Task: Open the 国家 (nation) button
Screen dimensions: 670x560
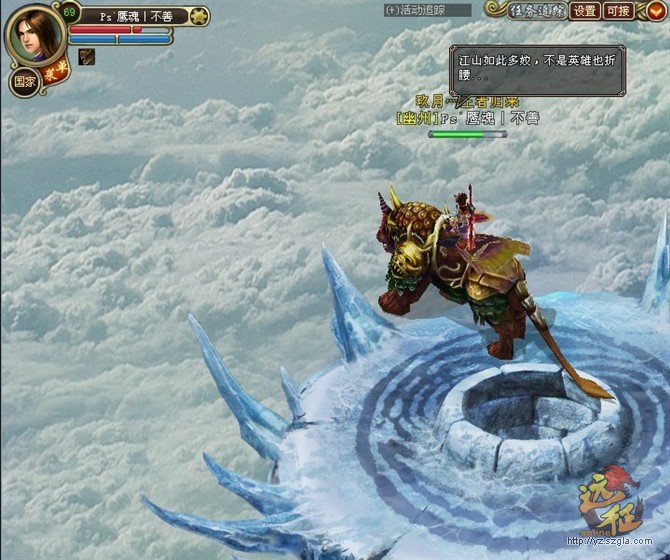Action: coord(24,83)
